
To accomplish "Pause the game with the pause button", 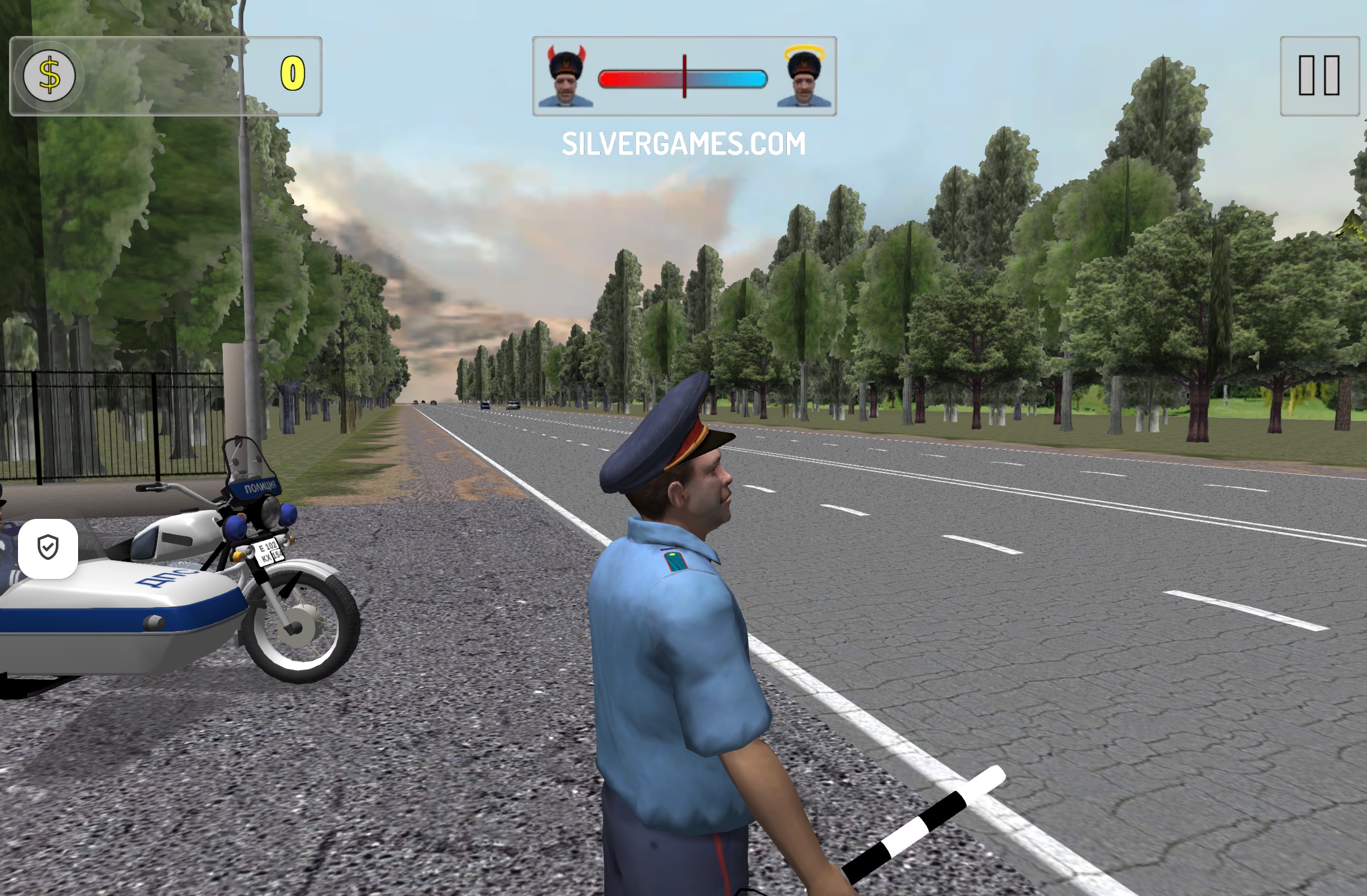I will click(x=1319, y=76).
